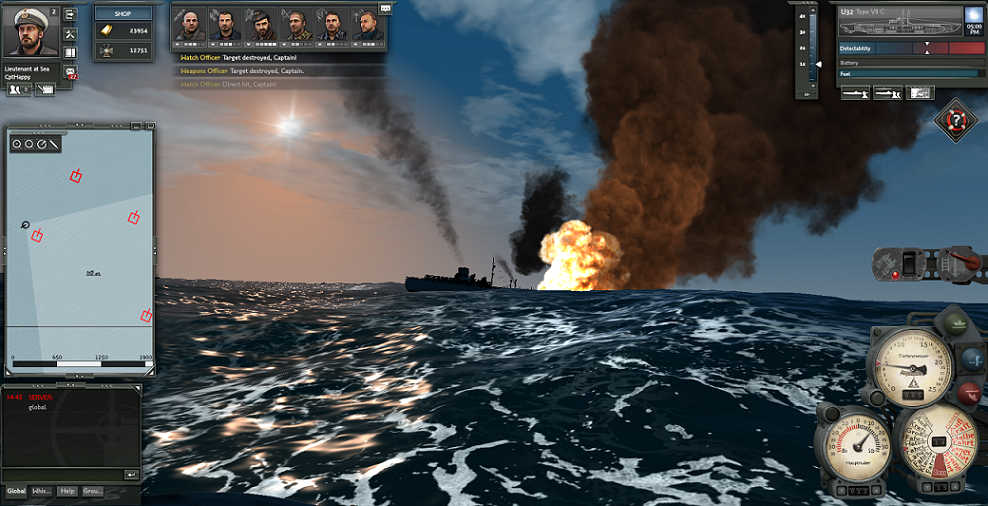Open the Whisper chat tab
The image size is (988, 506).
[41, 491]
